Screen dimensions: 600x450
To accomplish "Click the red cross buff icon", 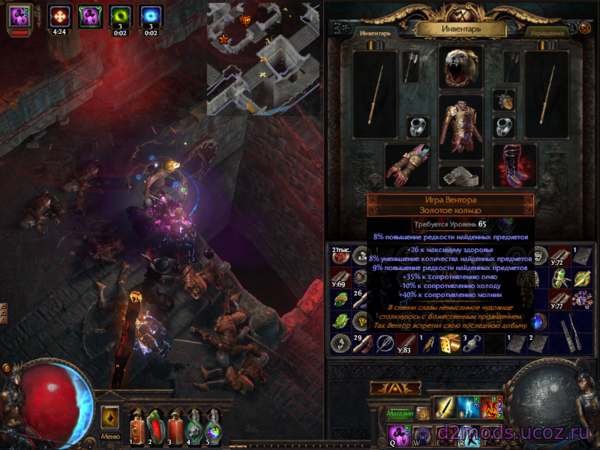I will pos(59,17).
